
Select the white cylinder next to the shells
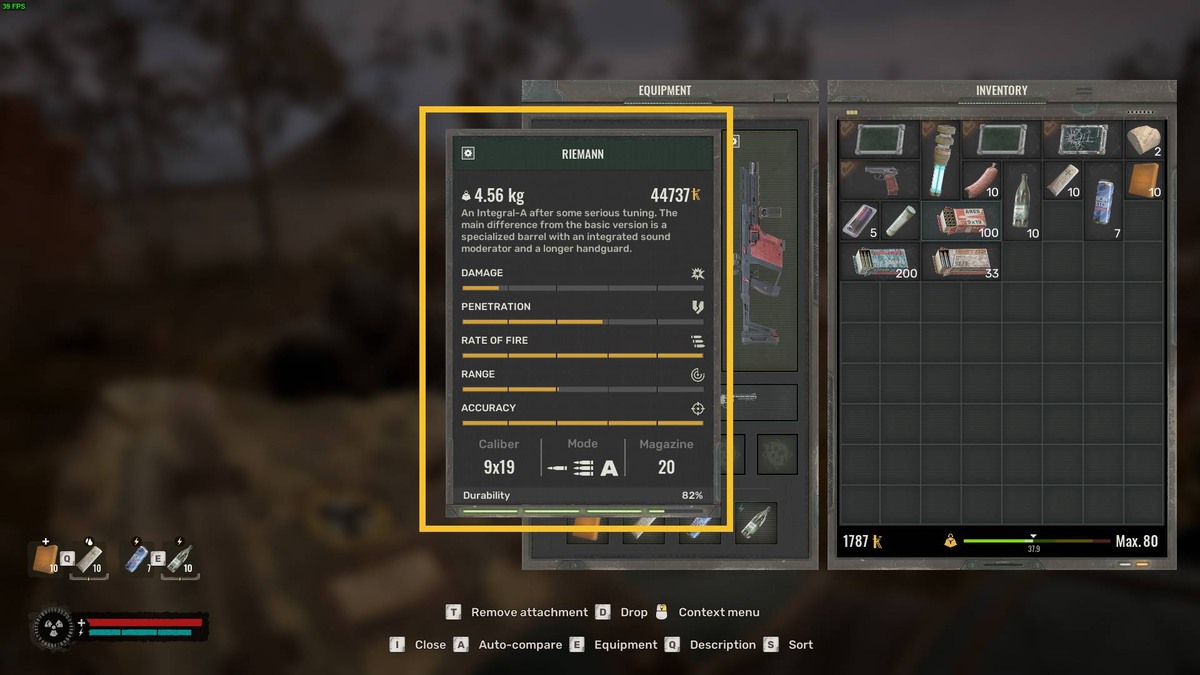tap(899, 221)
